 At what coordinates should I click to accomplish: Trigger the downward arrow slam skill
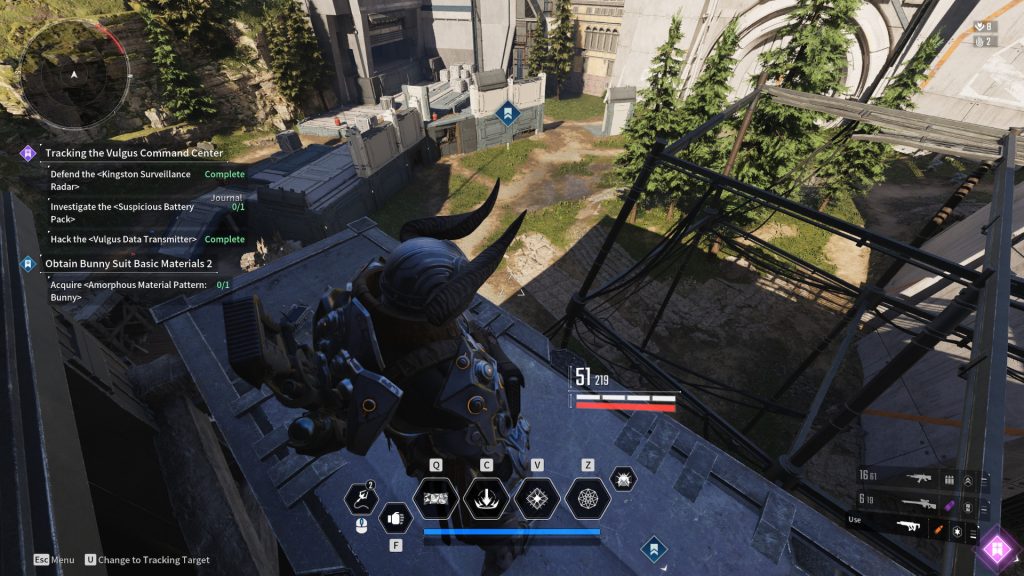click(486, 498)
